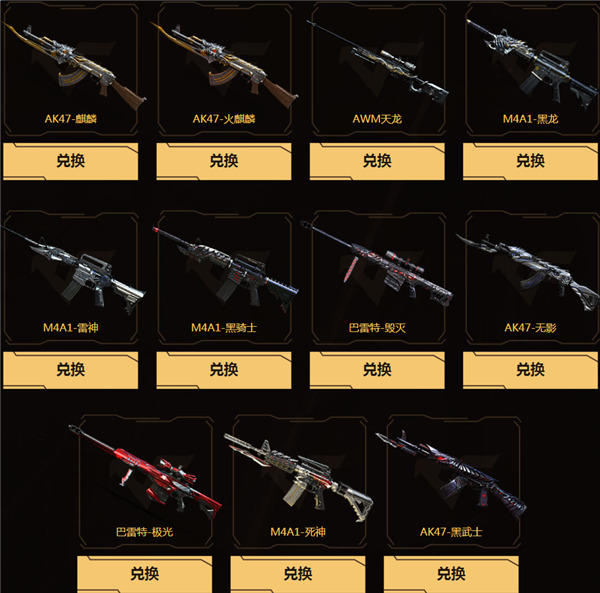600x593 pixels.
Task: Click 兑换 under AK47-火麒麟
Action: click(223, 160)
